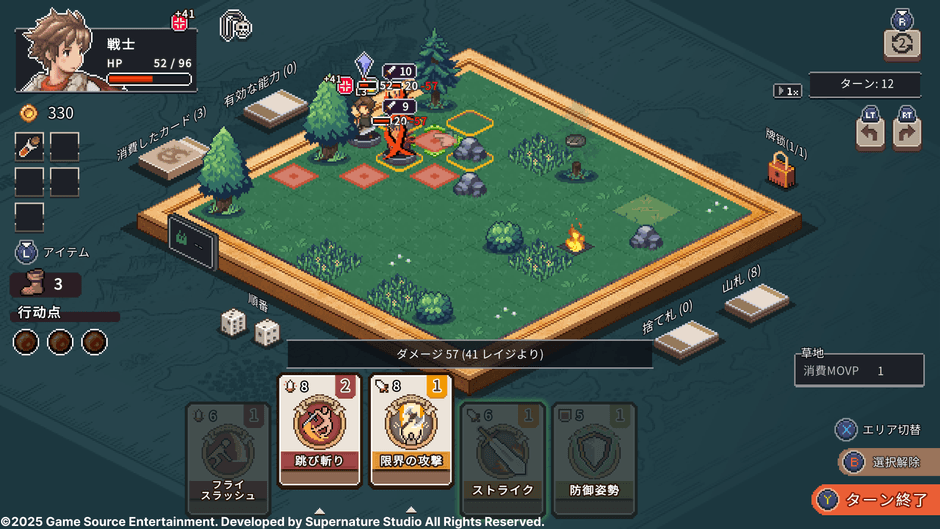Select the 跳び斬り card
Screen dimensions: 940x529
pyautogui.click(x=319, y=431)
